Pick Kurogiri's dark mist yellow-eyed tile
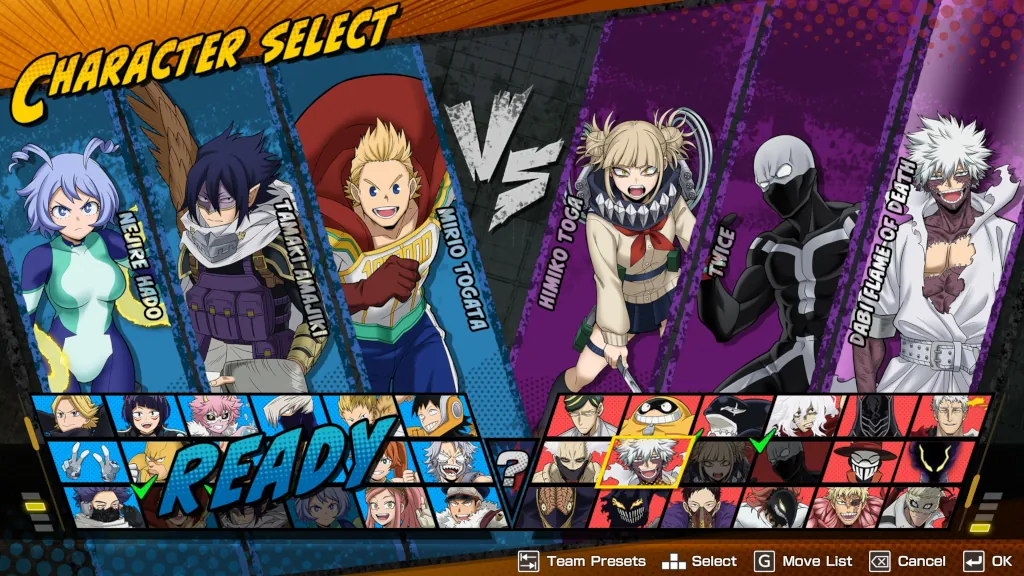This screenshot has width=1024, height=576. [932, 460]
